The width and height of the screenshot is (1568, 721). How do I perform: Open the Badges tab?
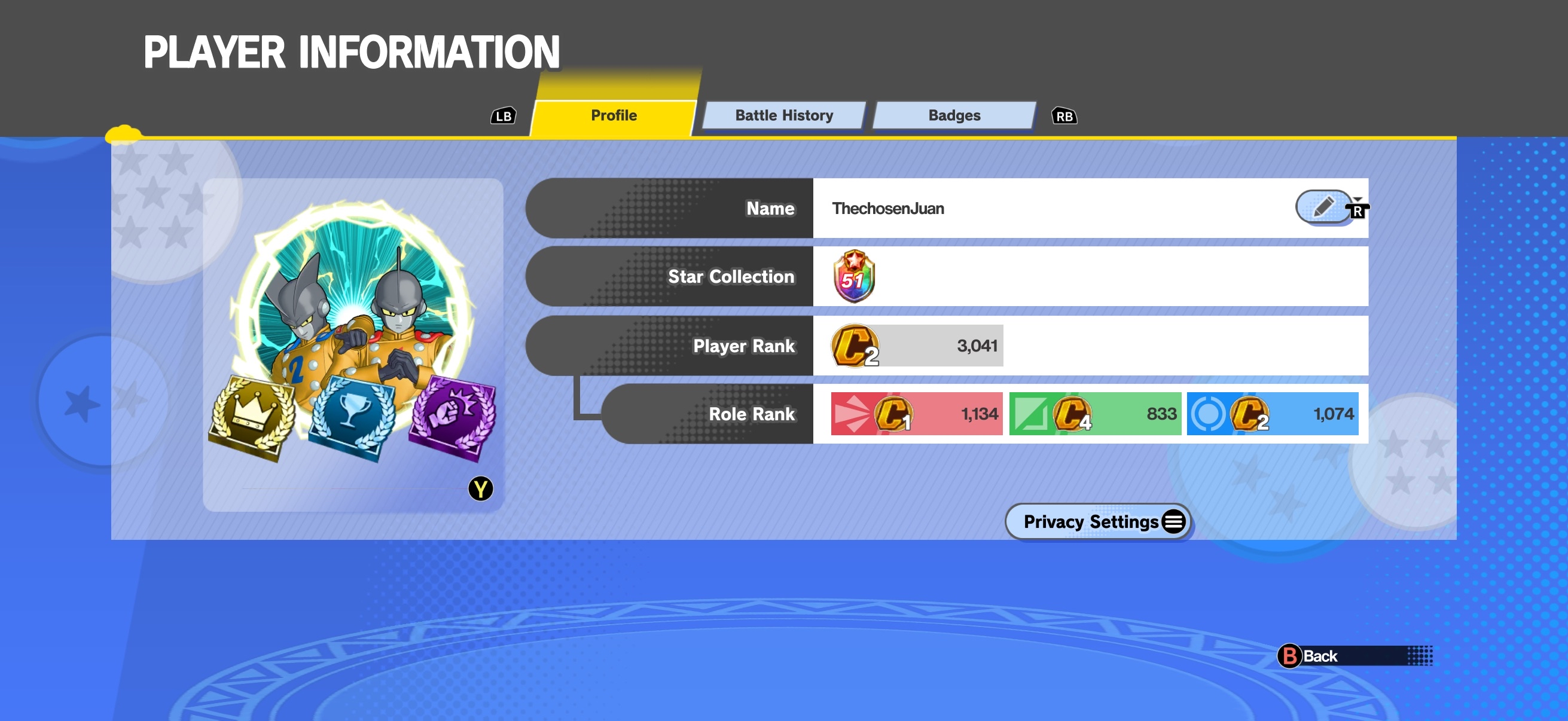[954, 115]
